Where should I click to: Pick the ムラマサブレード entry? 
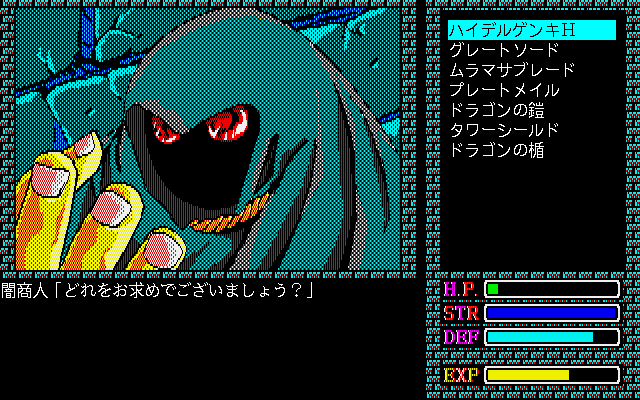click(511, 70)
